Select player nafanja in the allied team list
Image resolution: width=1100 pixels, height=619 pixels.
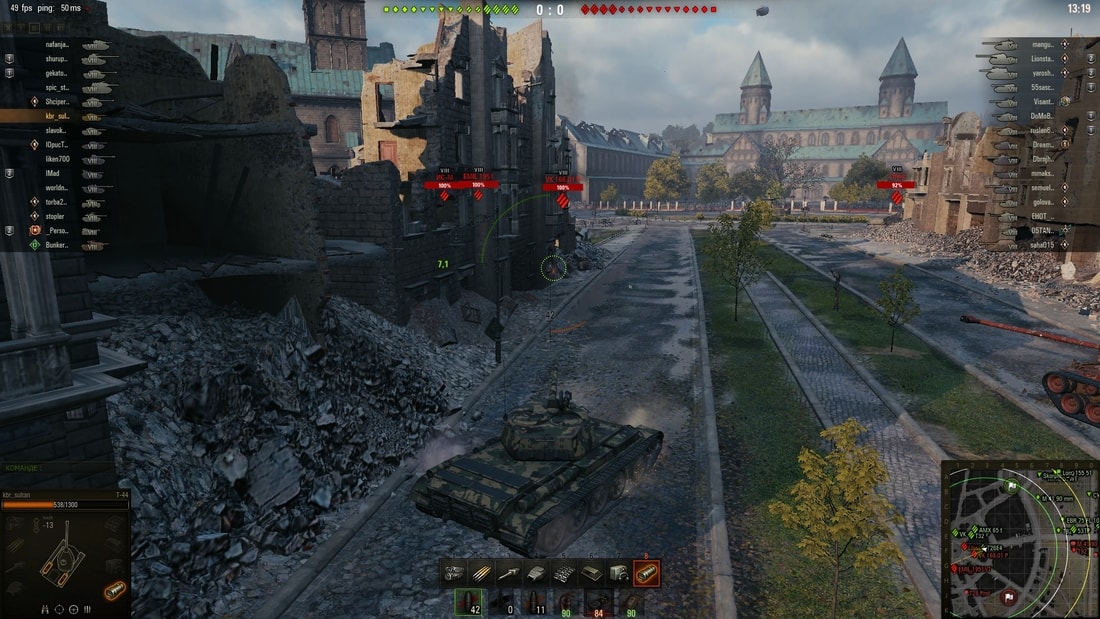coord(57,45)
